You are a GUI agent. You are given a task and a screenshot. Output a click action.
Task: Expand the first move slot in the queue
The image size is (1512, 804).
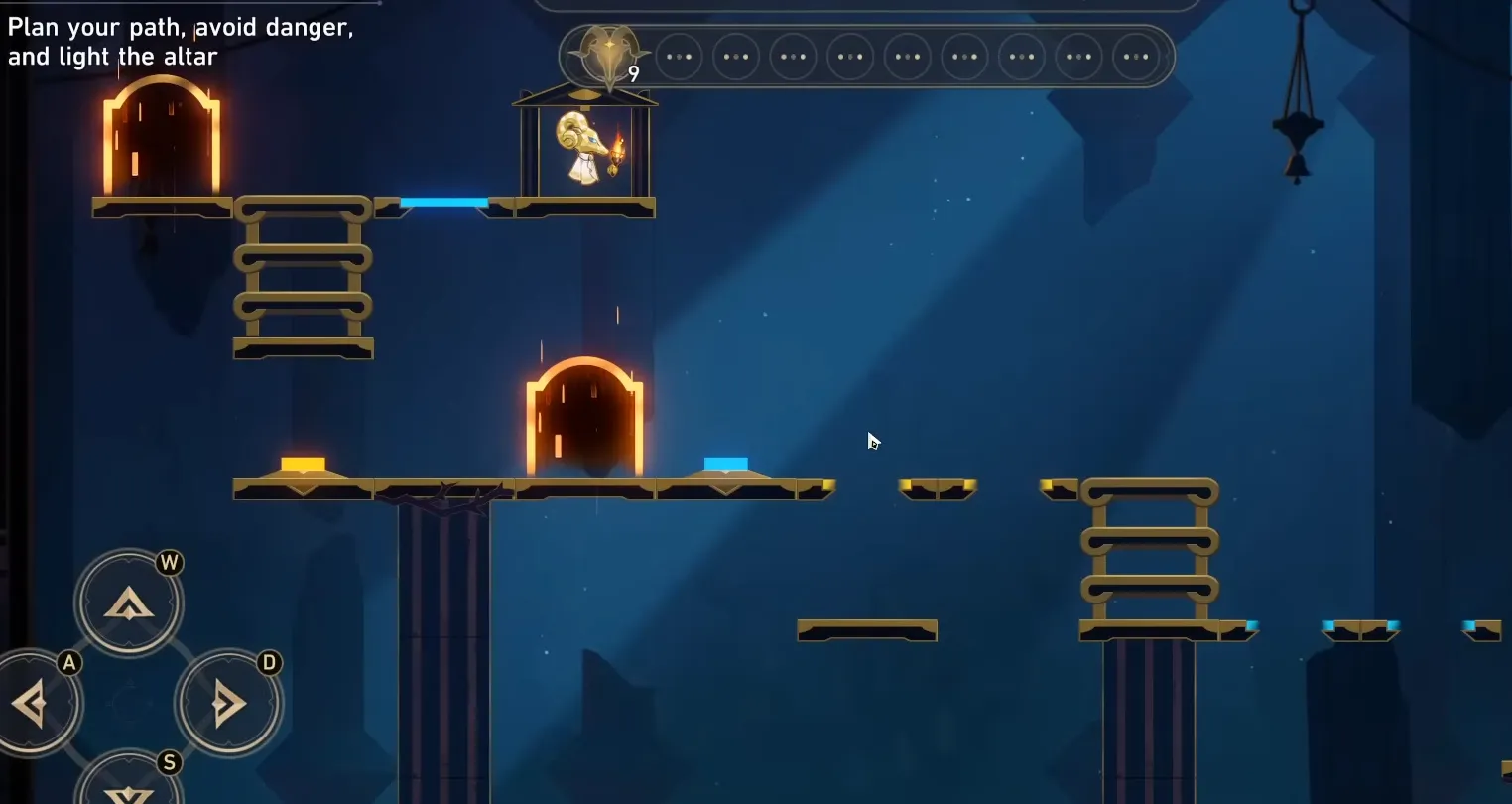681,57
